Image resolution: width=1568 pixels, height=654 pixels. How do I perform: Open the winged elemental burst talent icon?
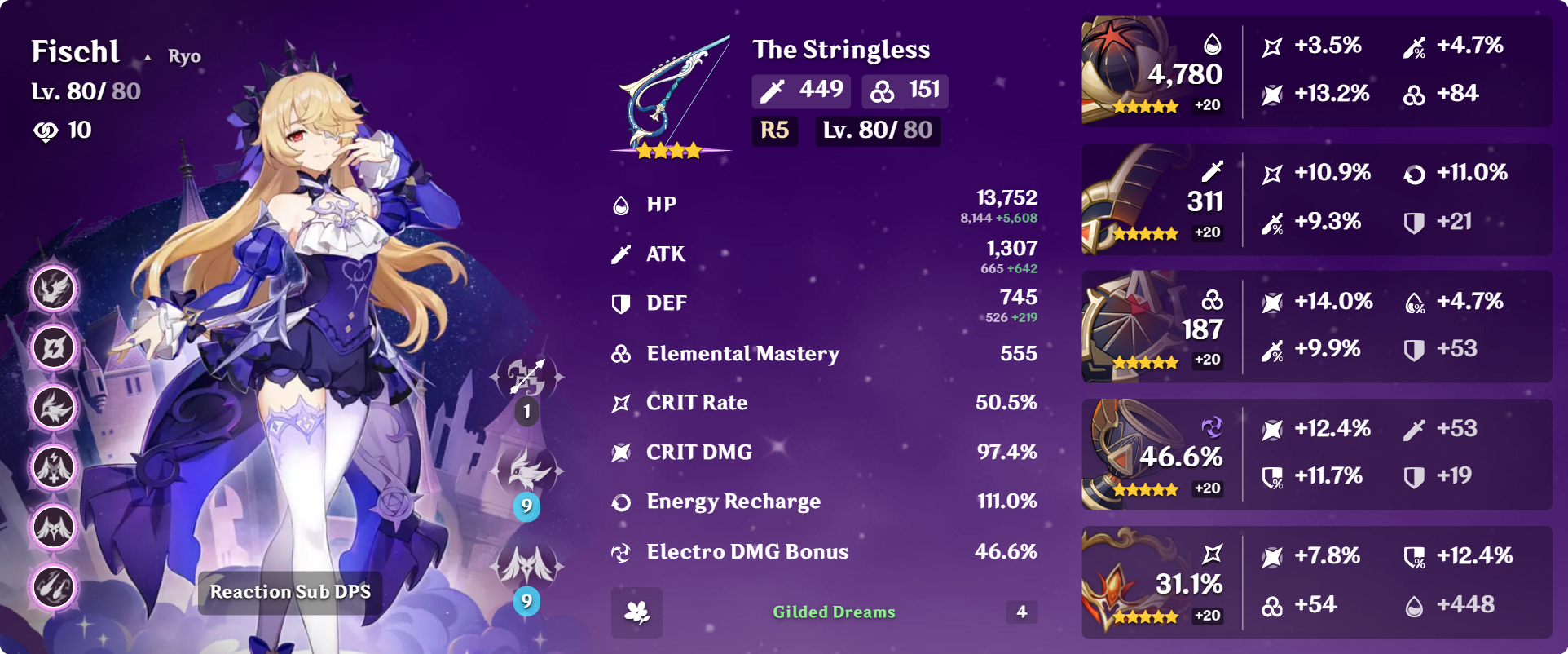(x=526, y=566)
